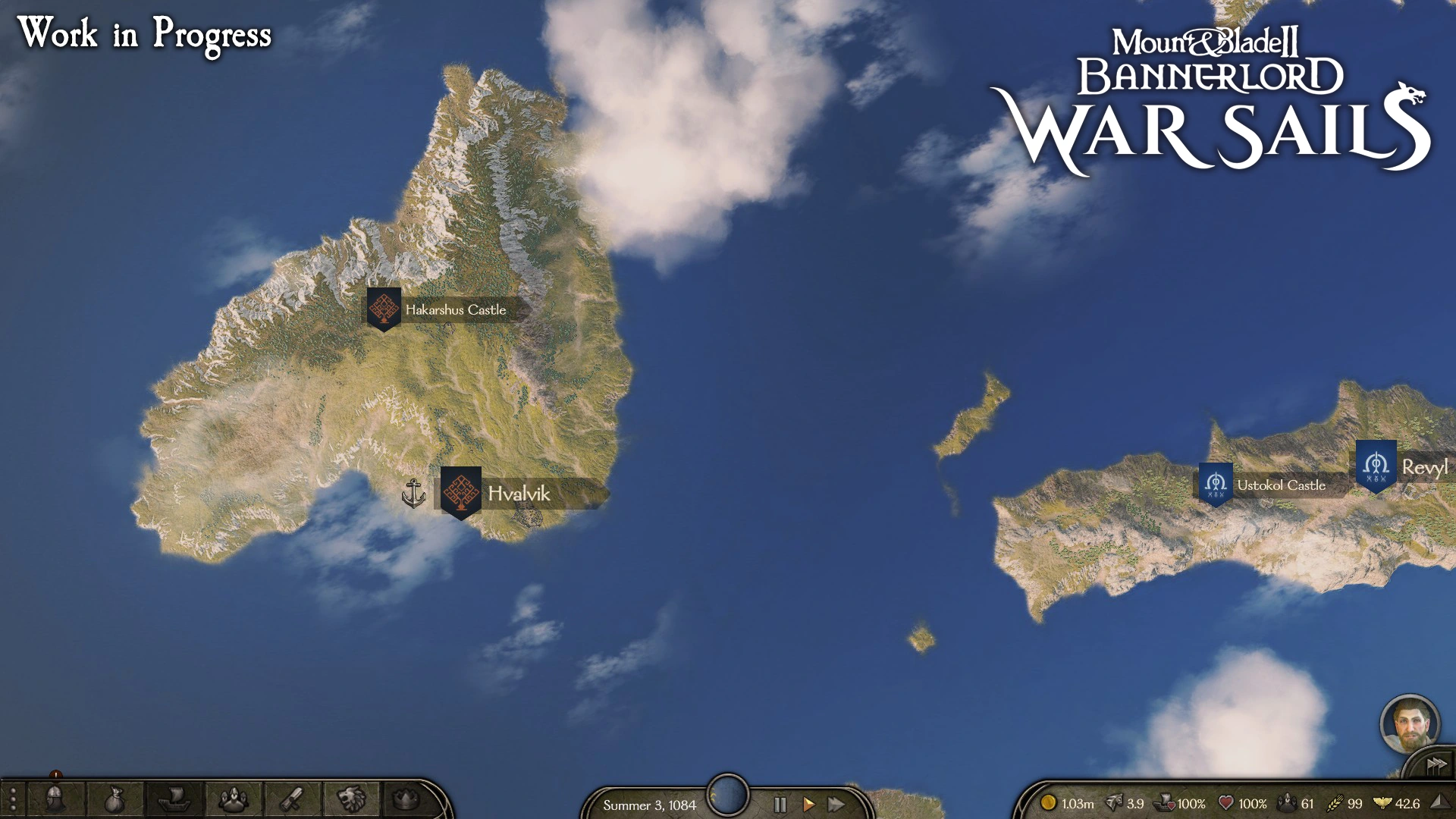Open the party screen with the troops icon
The width and height of the screenshot is (1456, 819).
(235, 799)
